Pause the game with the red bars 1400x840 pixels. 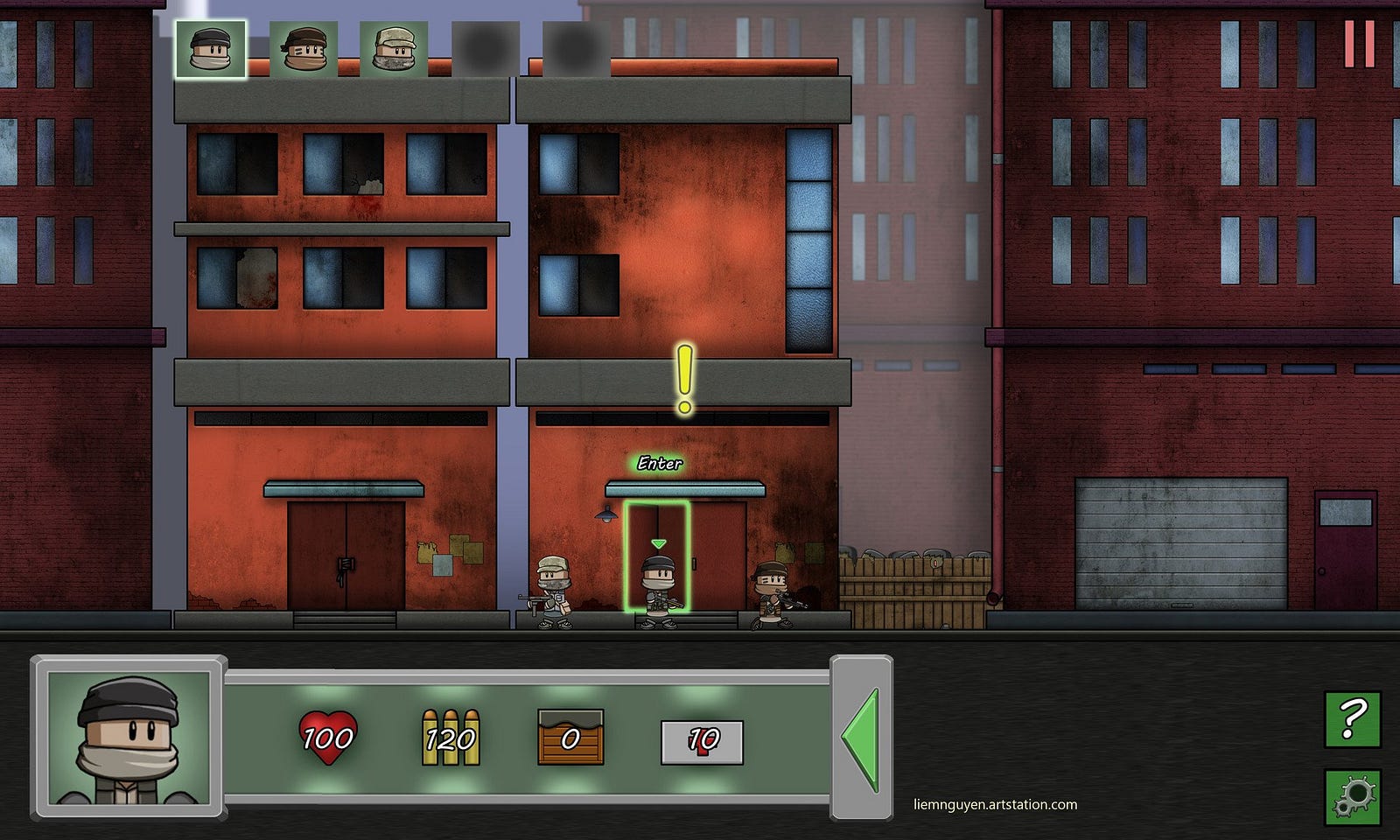(1359, 43)
